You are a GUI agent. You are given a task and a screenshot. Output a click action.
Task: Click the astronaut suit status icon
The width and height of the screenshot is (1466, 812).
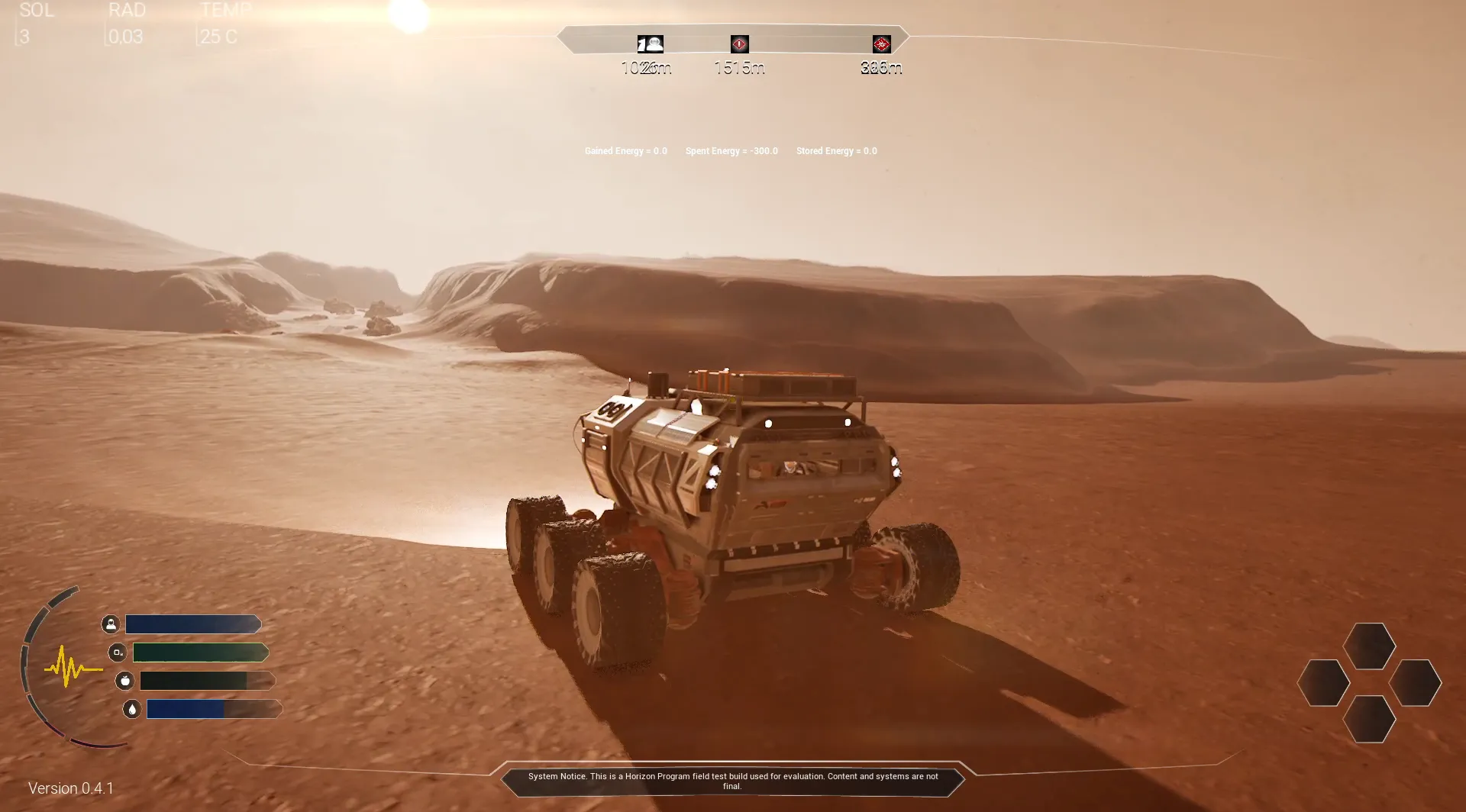point(111,624)
